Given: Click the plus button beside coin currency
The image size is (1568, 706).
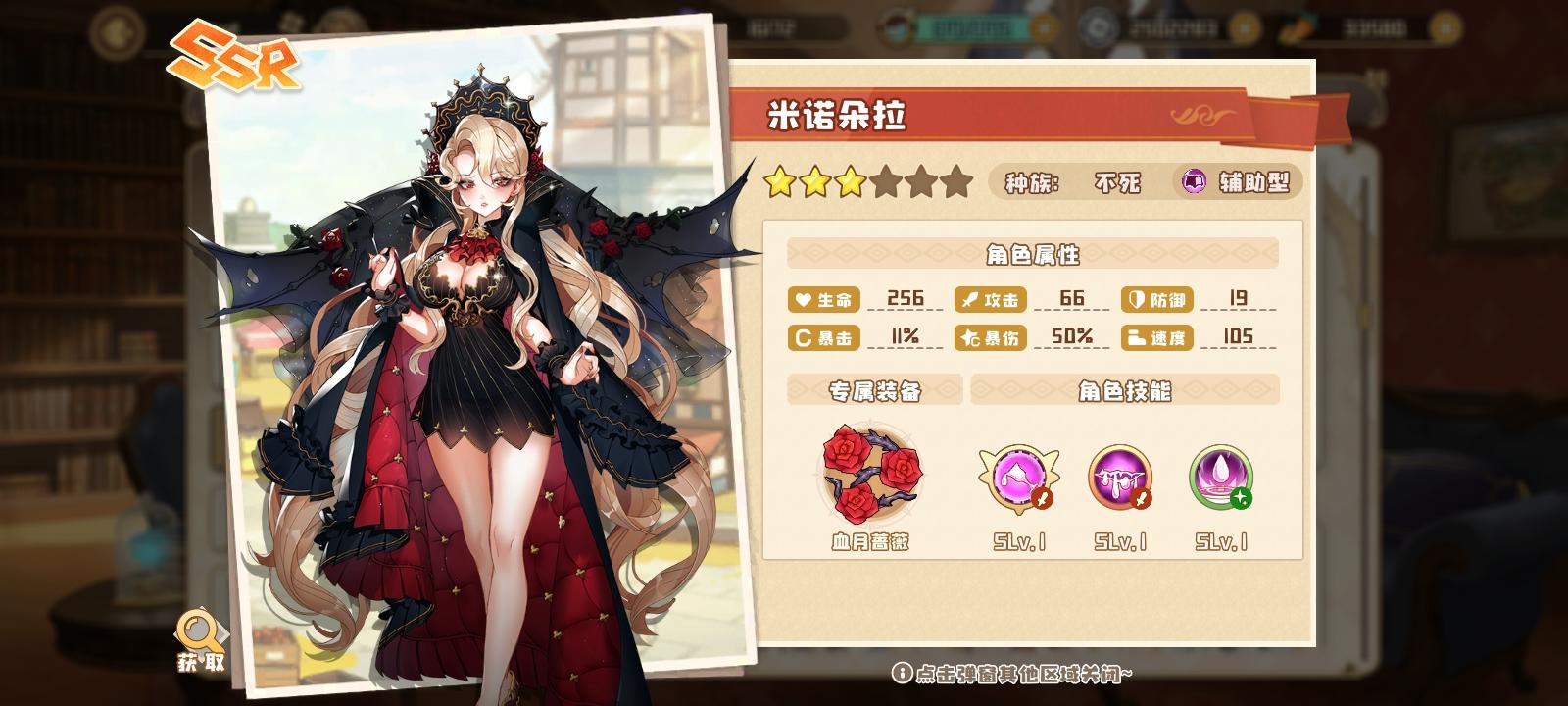Looking at the screenshot, I should pyautogui.click(x=1446, y=29).
